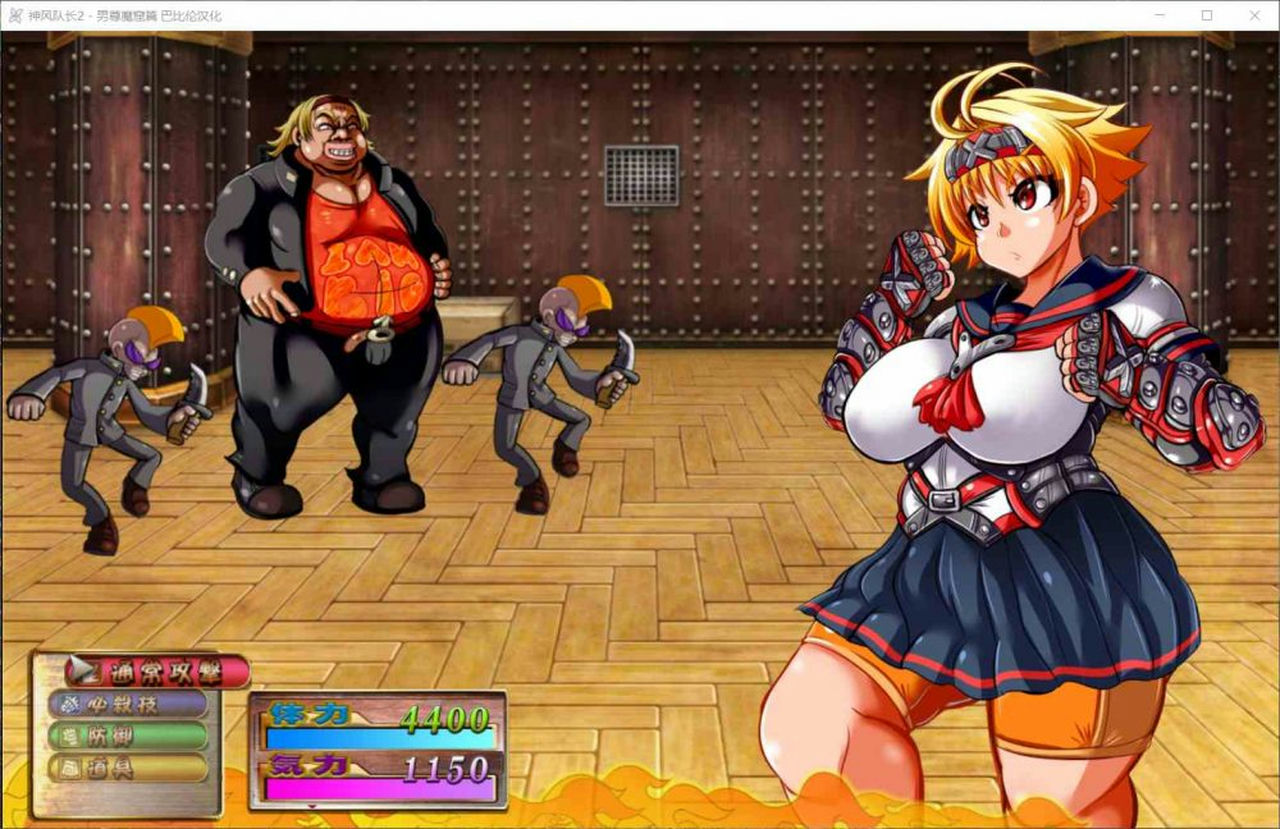Viewport: 1280px width, 829px height.
Task: Choose the 防御 defend command
Action: (x=130, y=735)
